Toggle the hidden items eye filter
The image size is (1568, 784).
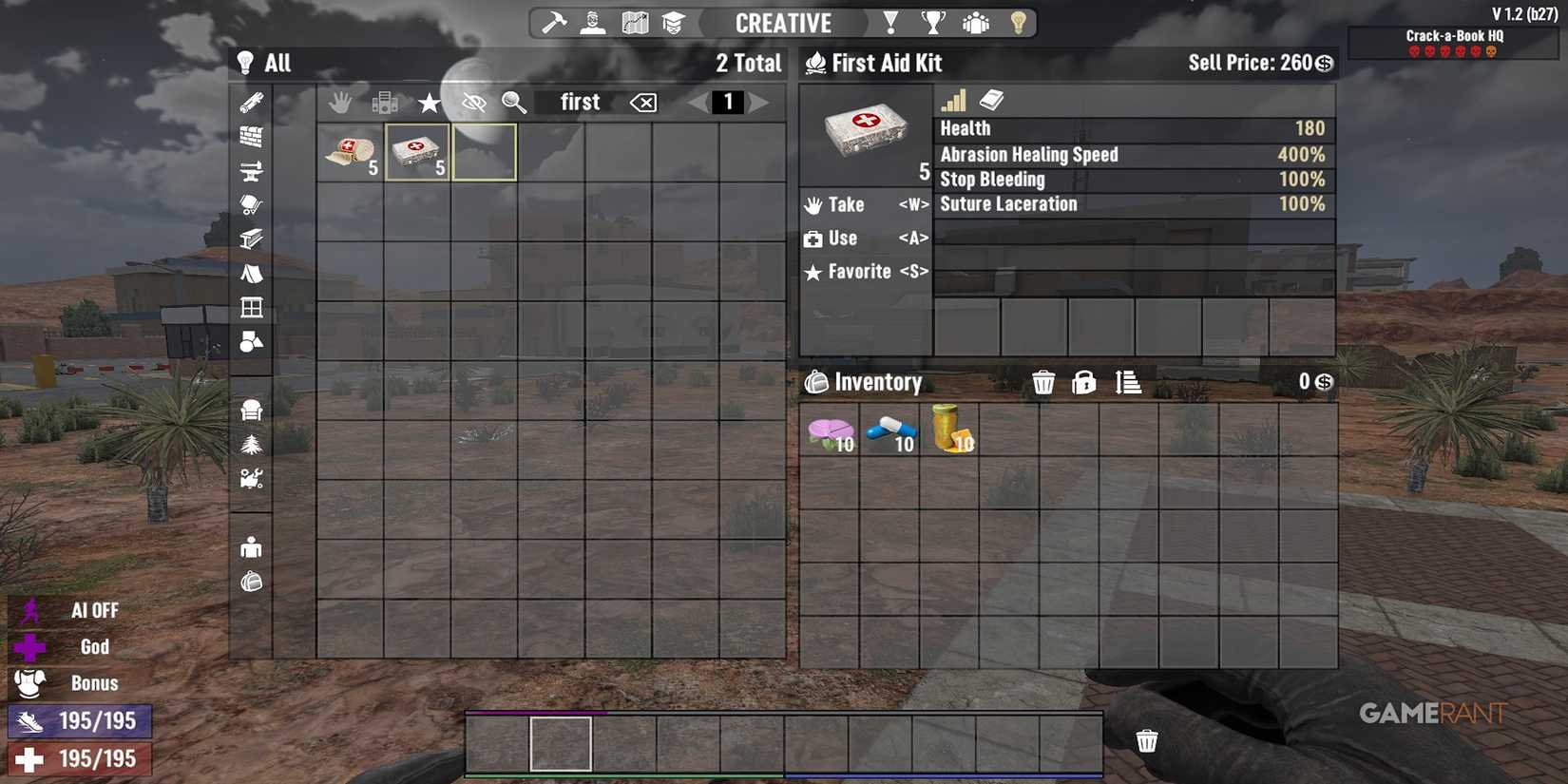tap(472, 103)
